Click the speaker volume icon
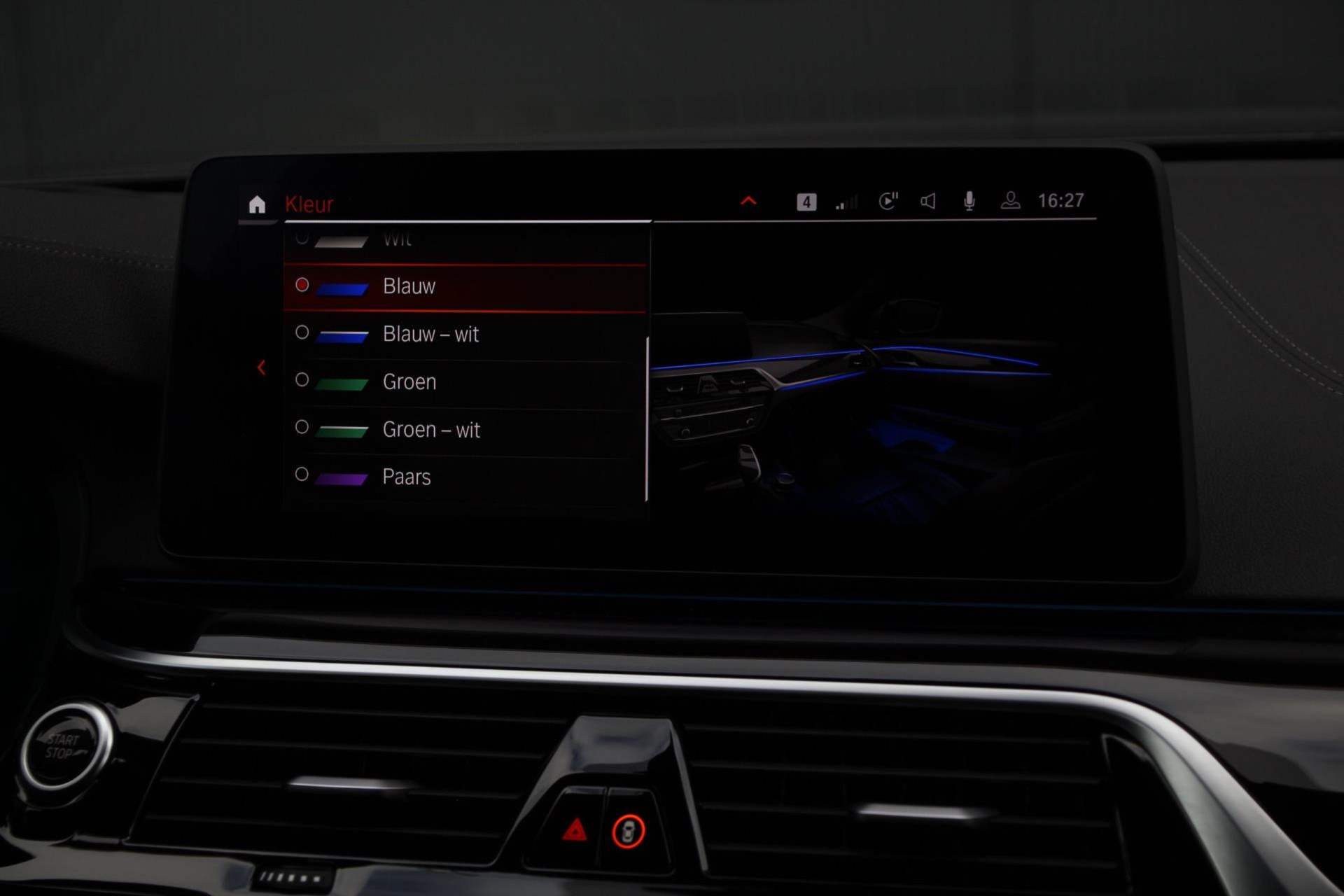 (928, 202)
